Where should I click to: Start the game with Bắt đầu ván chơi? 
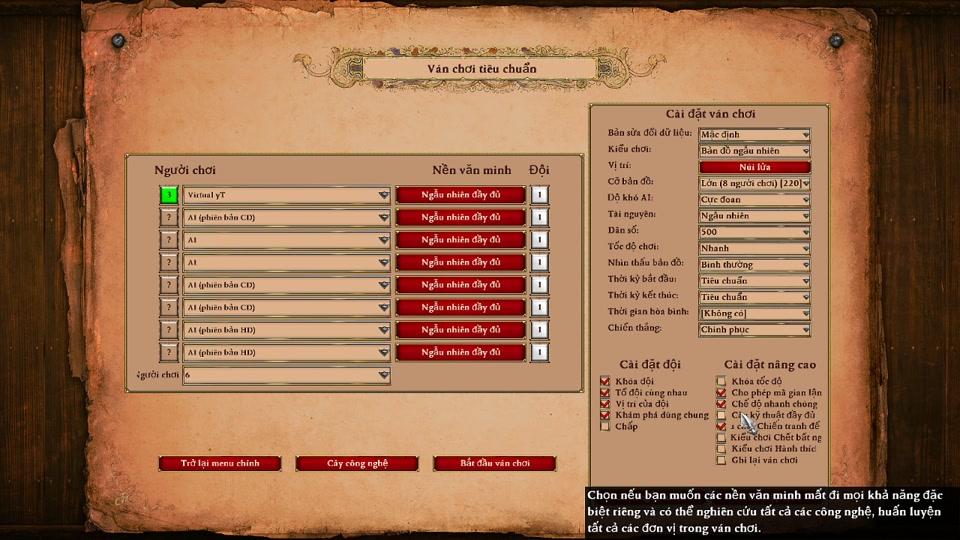click(x=494, y=463)
